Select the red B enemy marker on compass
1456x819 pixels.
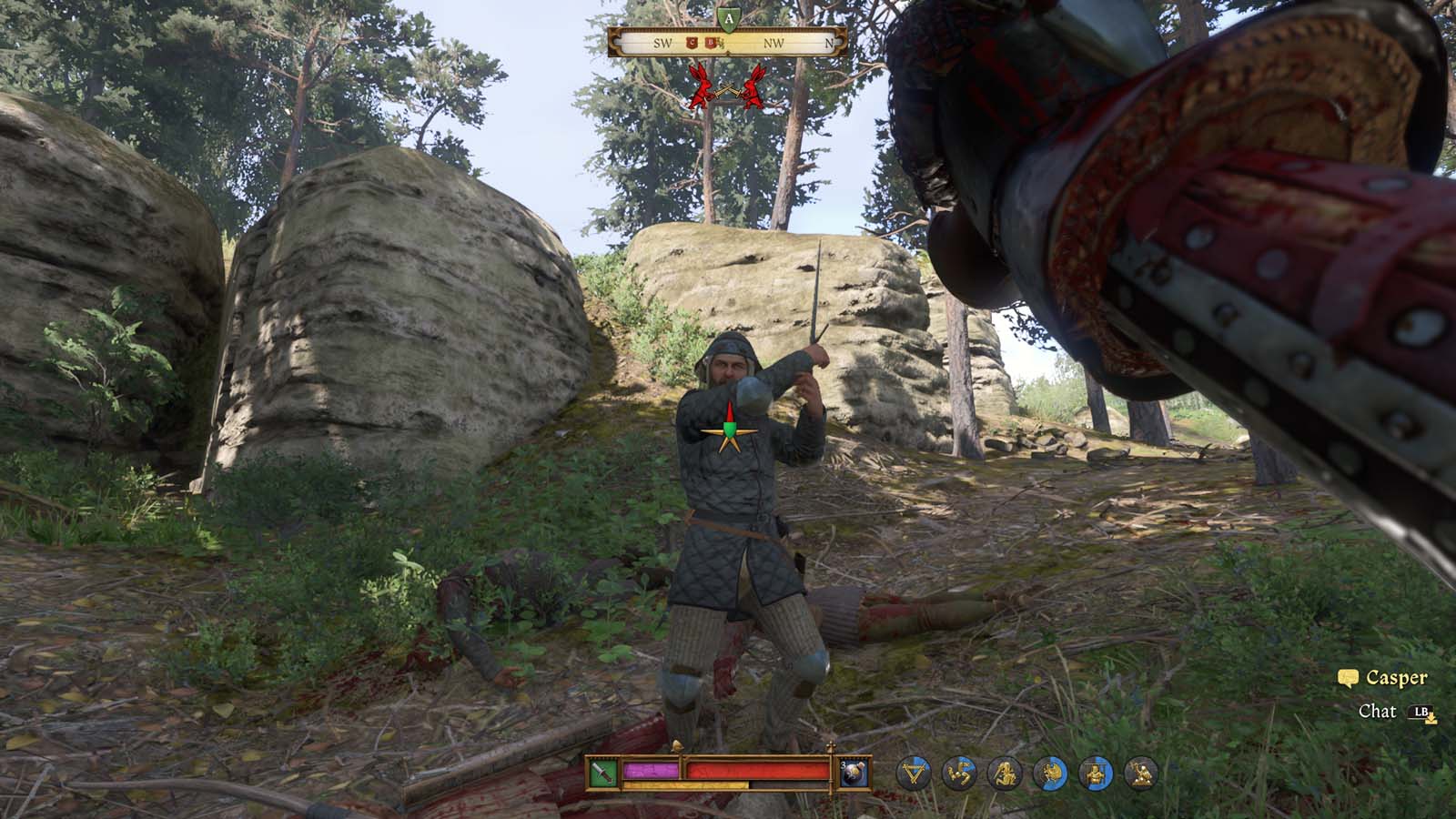[x=711, y=41]
